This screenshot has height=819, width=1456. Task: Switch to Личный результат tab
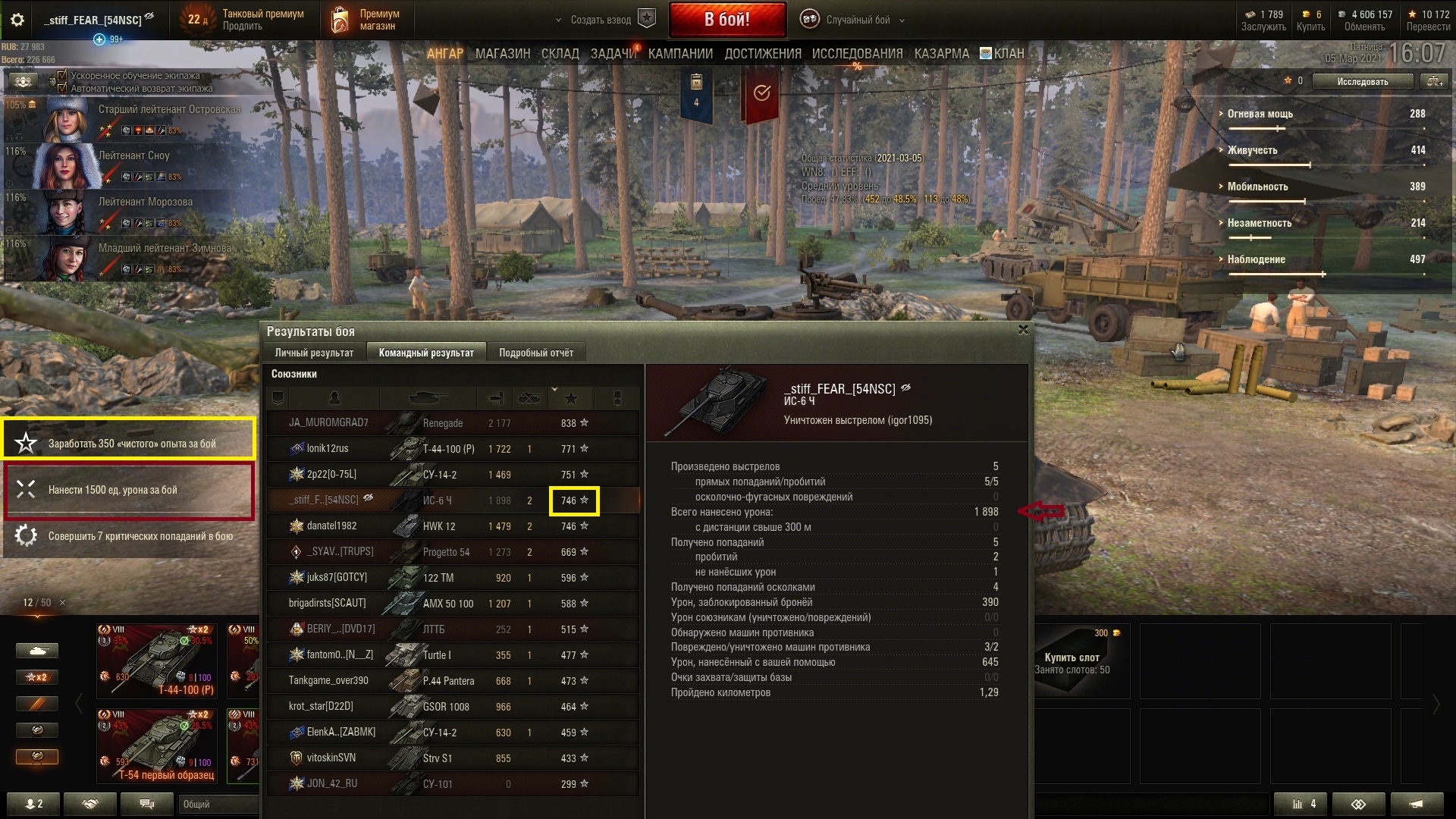314,353
